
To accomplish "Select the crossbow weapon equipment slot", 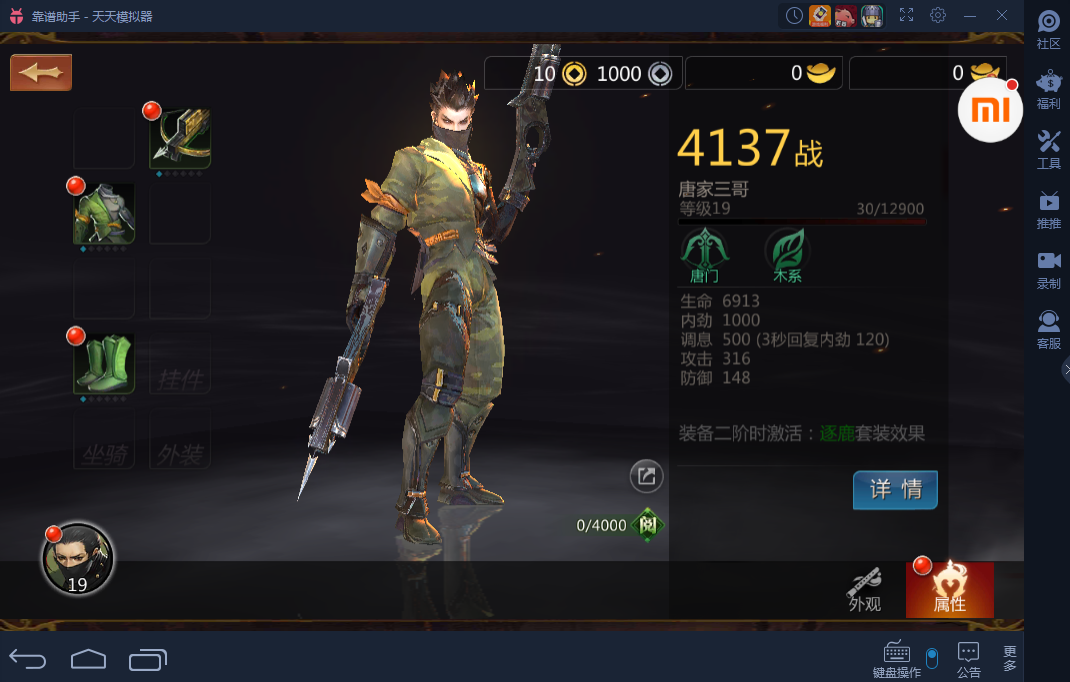I will point(180,138).
